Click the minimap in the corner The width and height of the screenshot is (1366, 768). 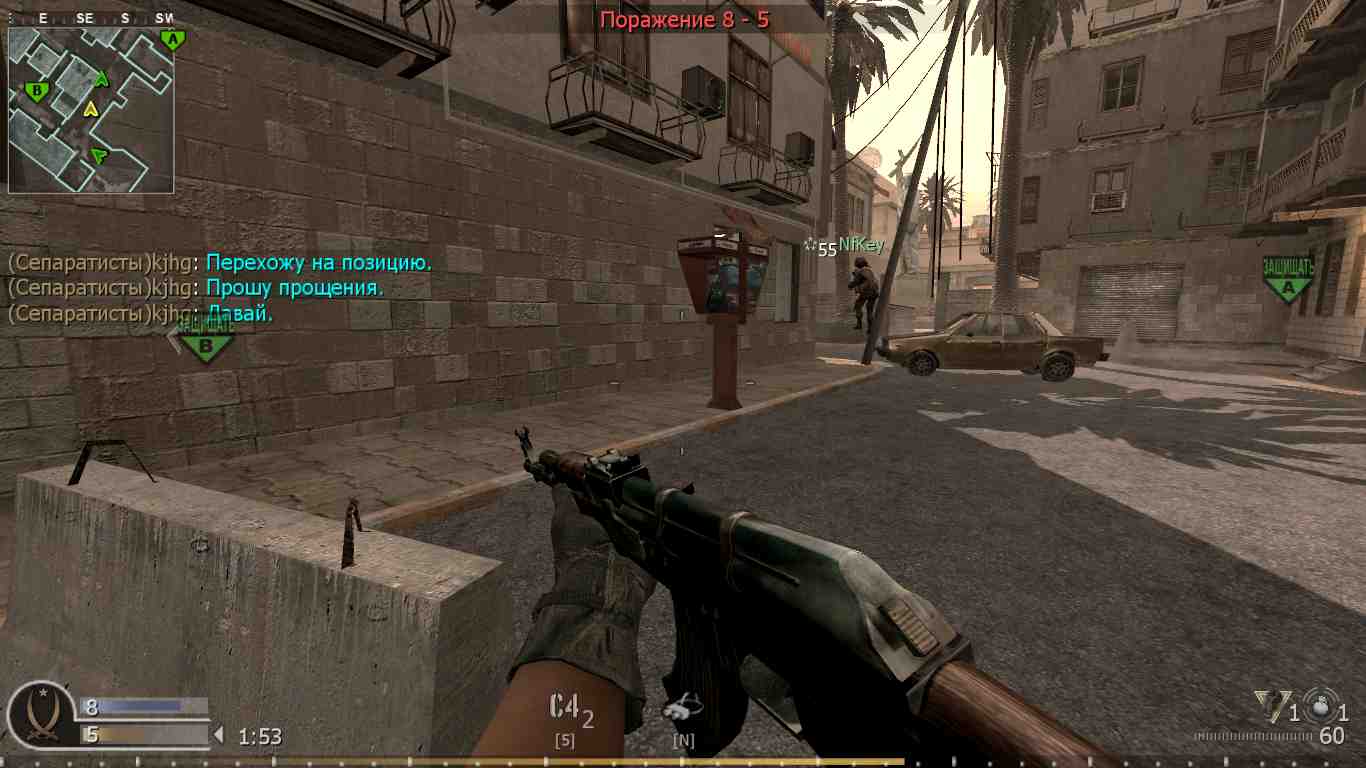91,110
